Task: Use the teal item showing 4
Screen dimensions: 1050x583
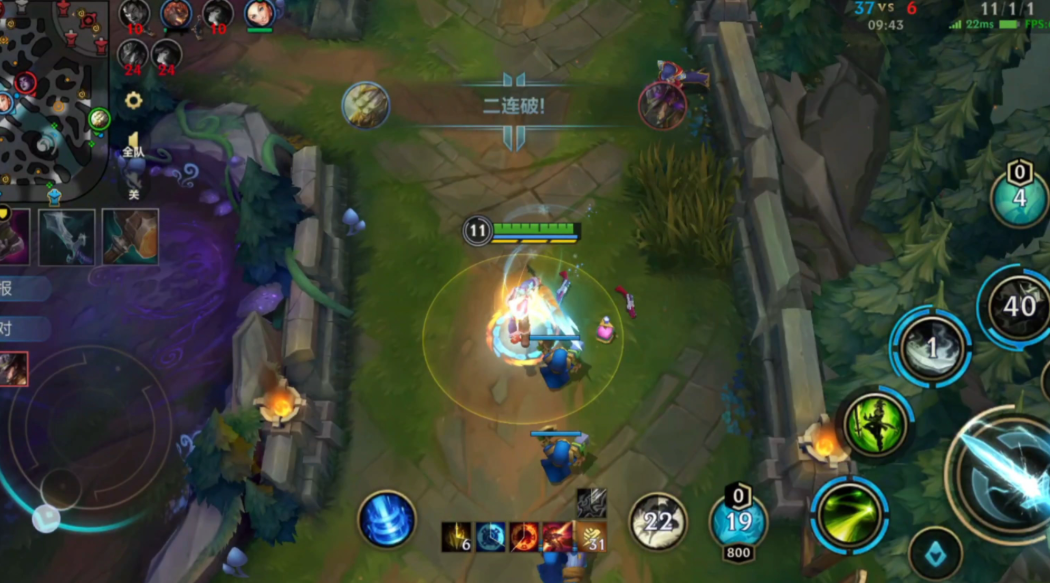Action: pyautogui.click(x=1018, y=198)
